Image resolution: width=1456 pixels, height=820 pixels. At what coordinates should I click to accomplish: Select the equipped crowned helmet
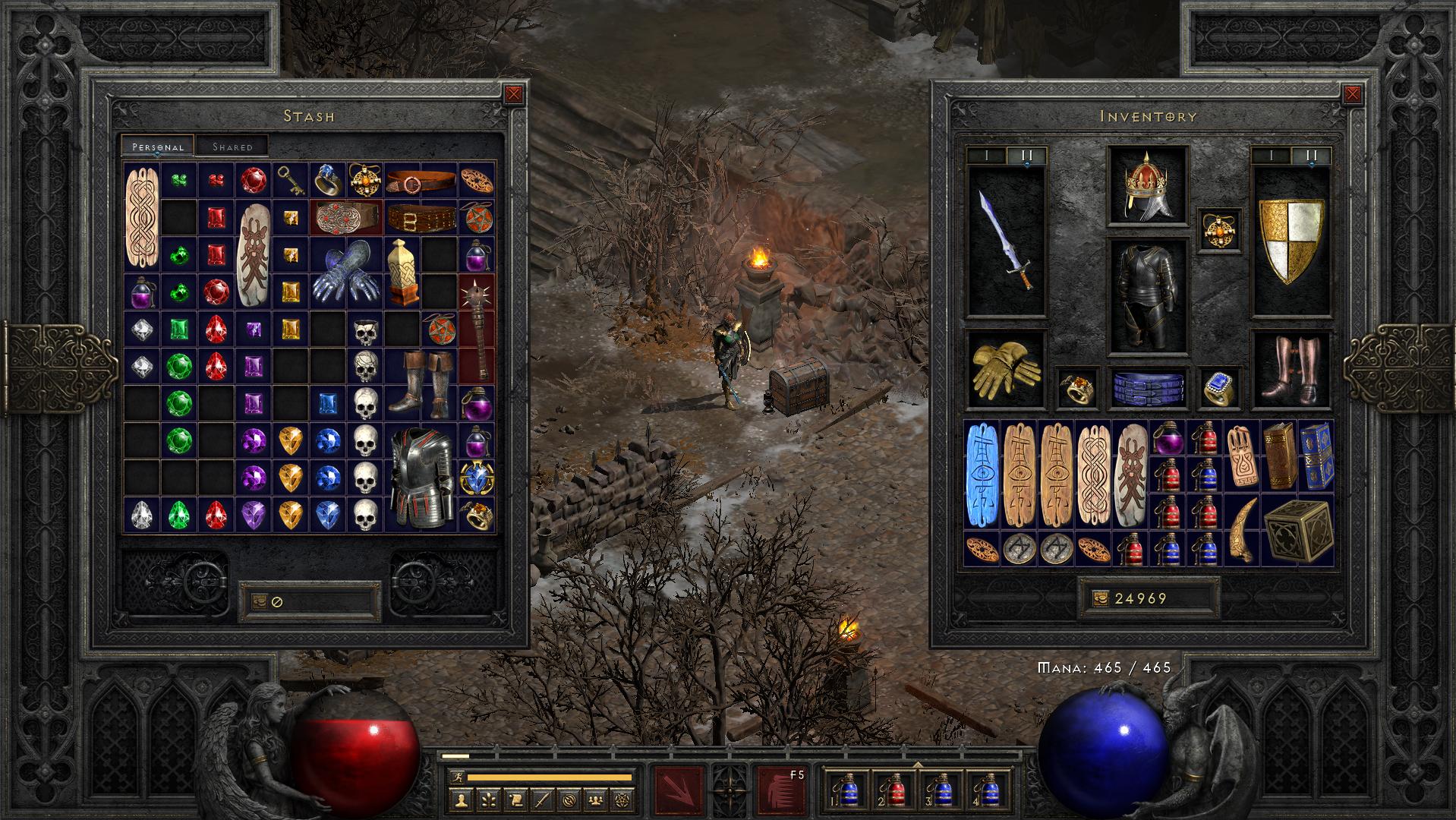[1147, 186]
